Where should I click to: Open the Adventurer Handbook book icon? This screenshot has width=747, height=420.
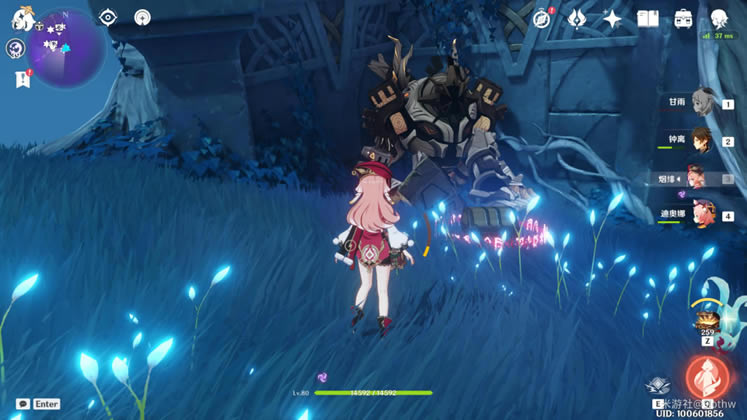point(648,19)
